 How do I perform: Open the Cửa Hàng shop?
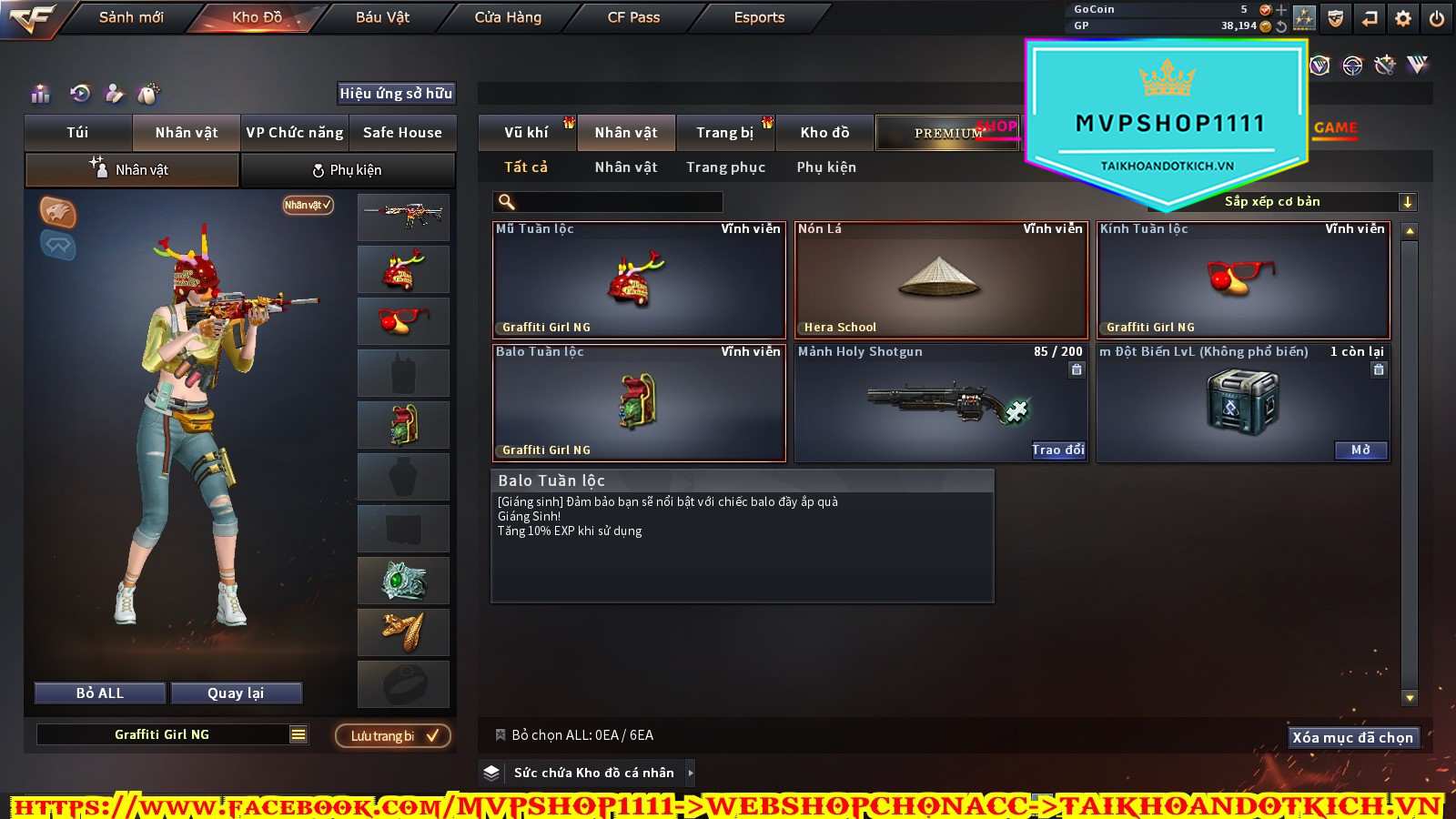(508, 17)
